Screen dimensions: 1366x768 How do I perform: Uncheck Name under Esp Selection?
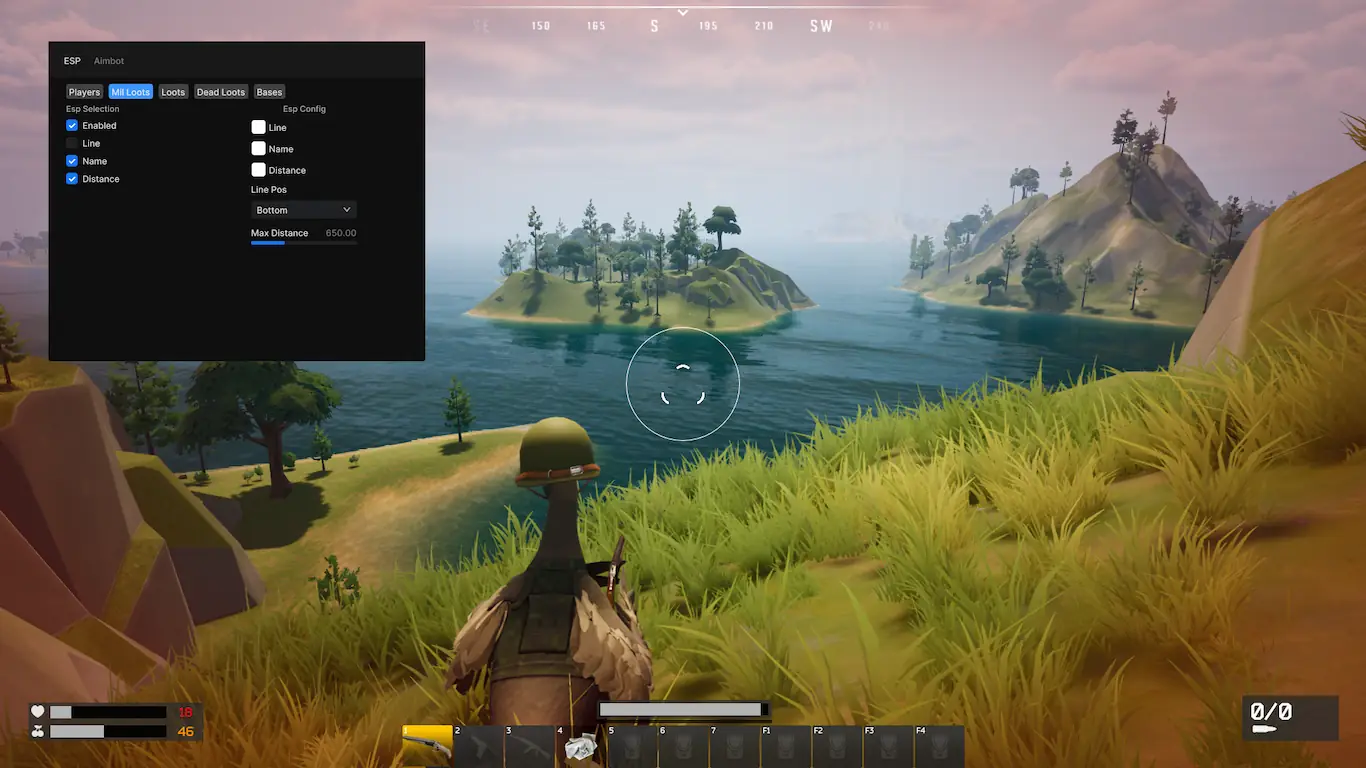click(x=72, y=161)
